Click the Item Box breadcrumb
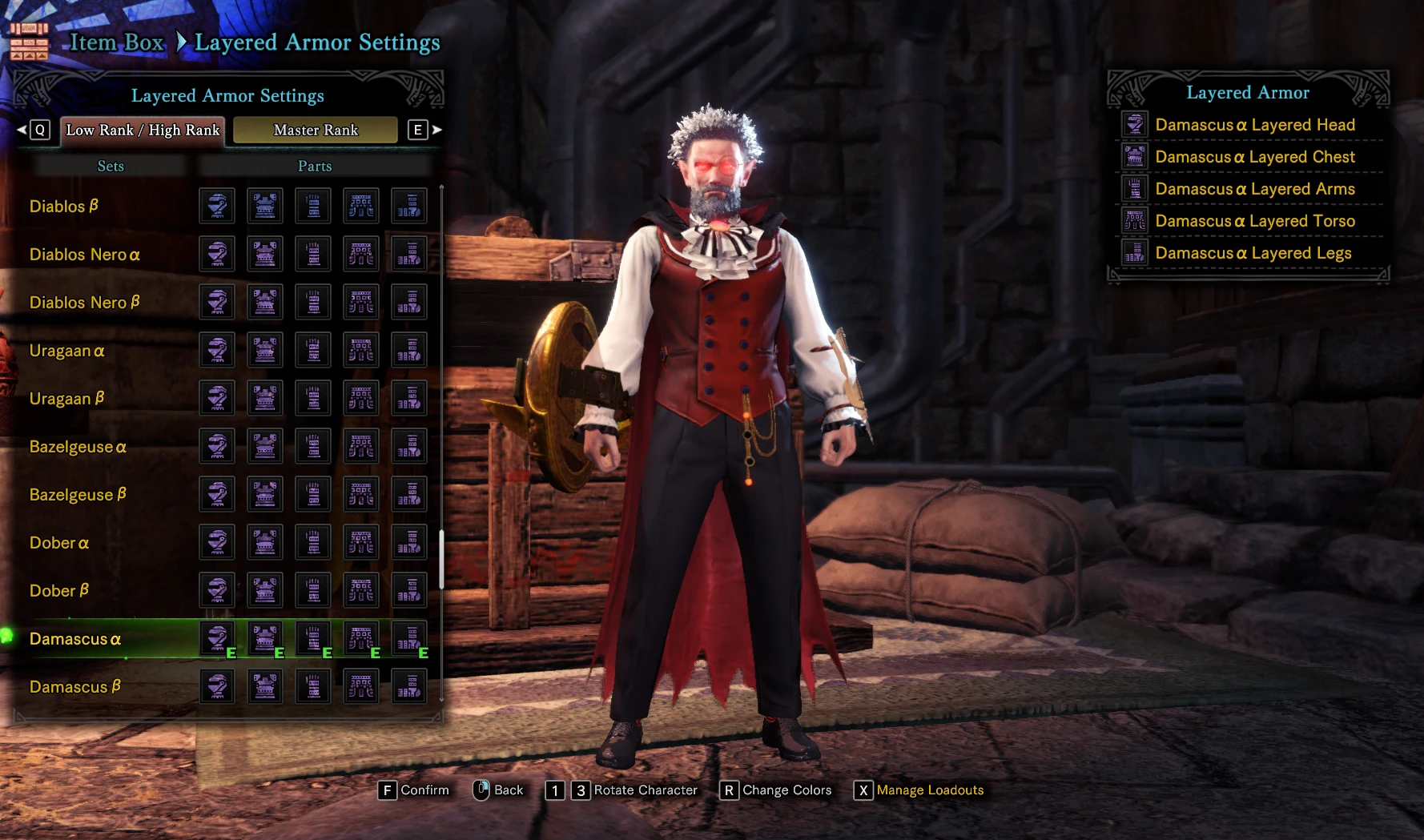Image resolution: width=1424 pixels, height=840 pixels. coord(116,42)
